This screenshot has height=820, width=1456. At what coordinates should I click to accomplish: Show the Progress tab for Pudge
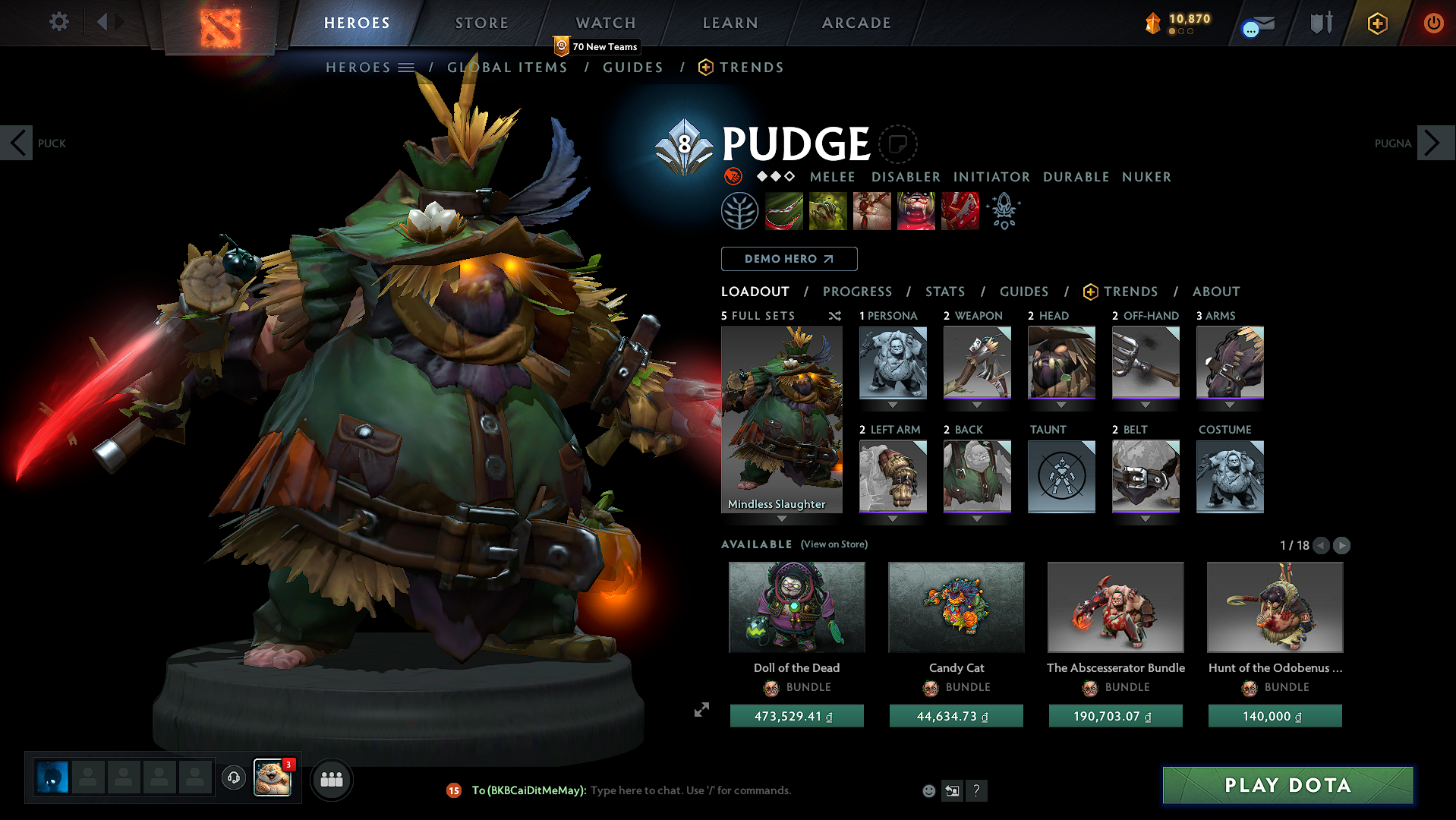point(857,292)
